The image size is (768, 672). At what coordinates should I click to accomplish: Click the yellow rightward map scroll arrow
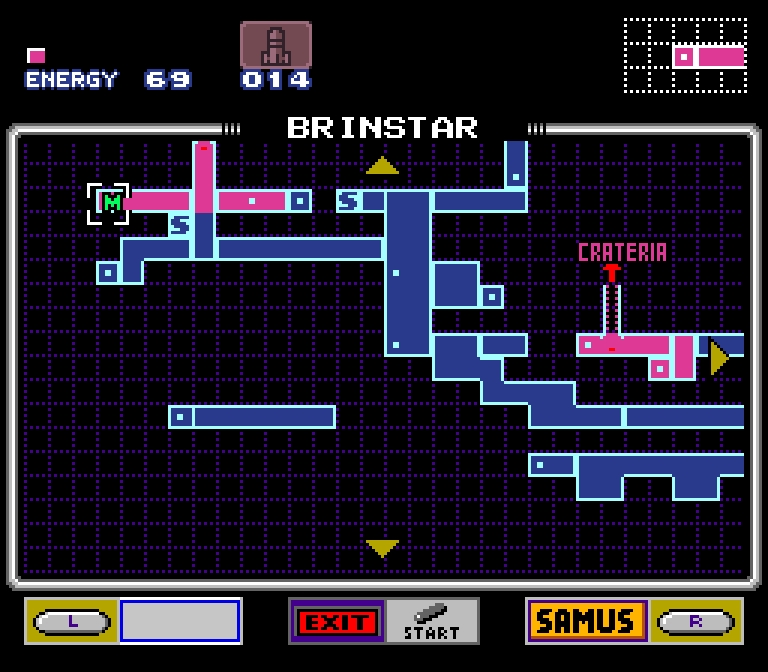click(x=718, y=357)
